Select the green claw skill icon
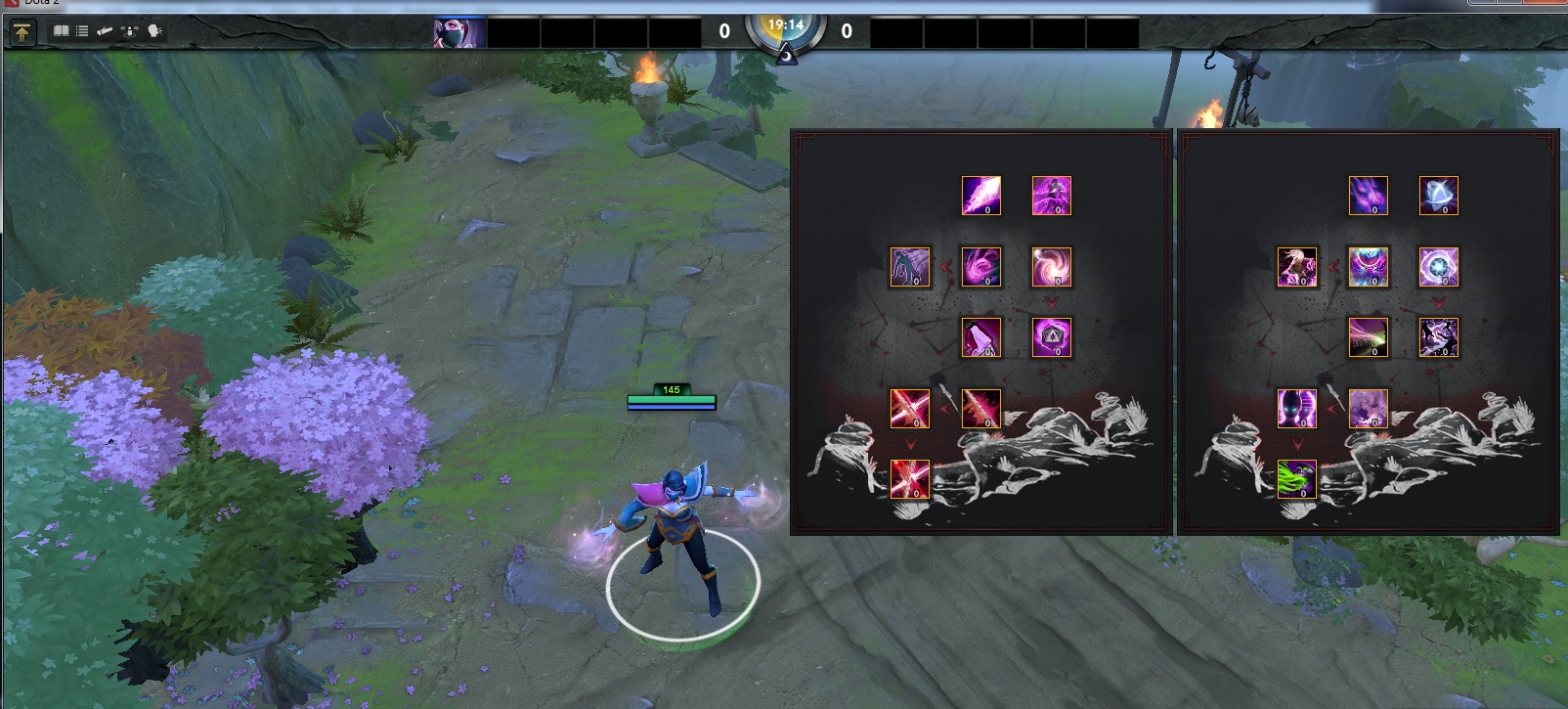The height and width of the screenshot is (709, 1568). 1296,479
